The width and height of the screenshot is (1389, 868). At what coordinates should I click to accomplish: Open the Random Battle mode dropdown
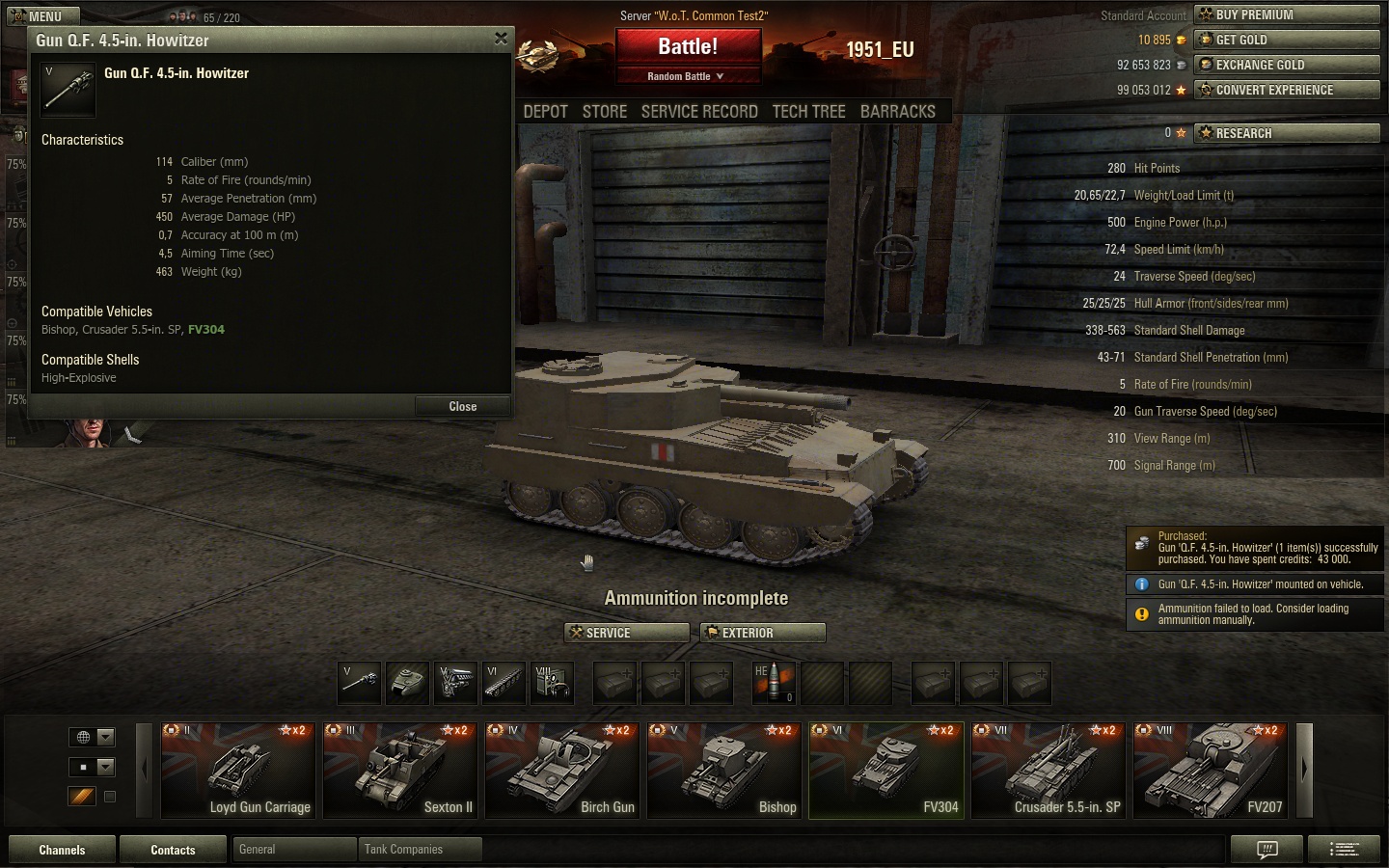(686, 76)
